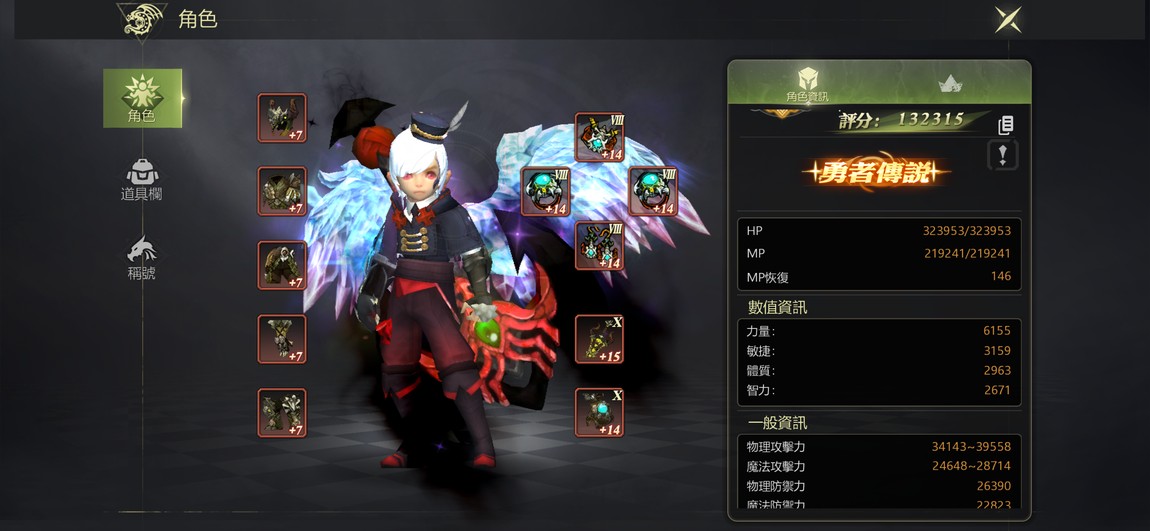Open the exclamation mark info button

pos(1003,155)
